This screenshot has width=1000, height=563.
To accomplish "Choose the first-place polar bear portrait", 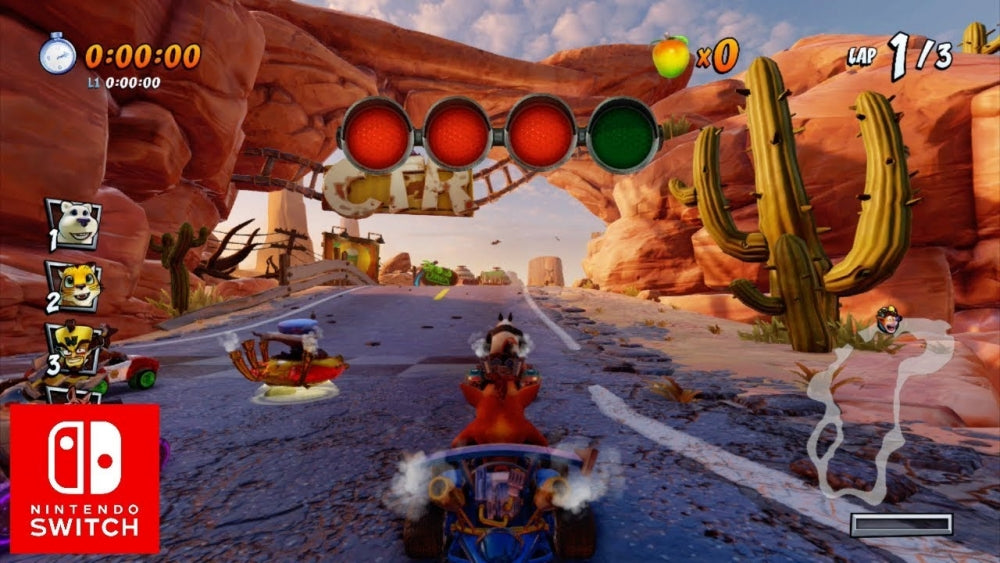I will tap(74, 224).
